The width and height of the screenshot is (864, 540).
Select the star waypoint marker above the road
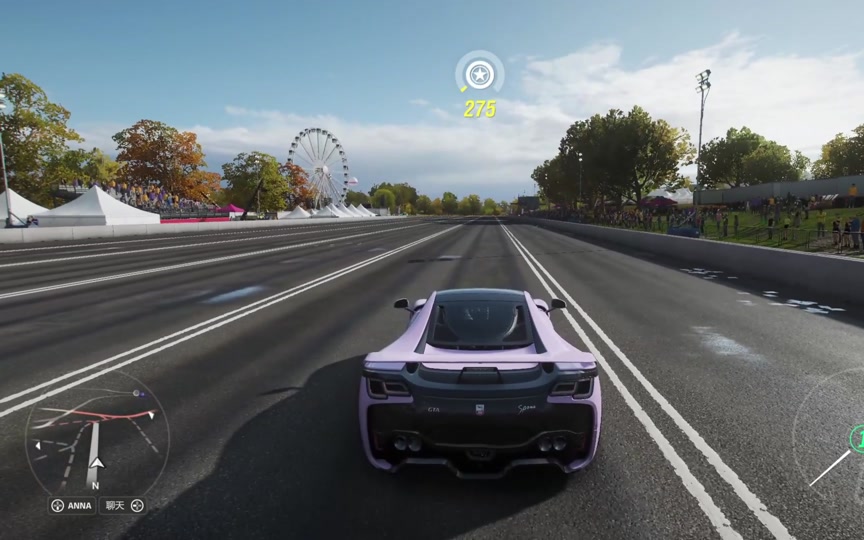pos(480,75)
